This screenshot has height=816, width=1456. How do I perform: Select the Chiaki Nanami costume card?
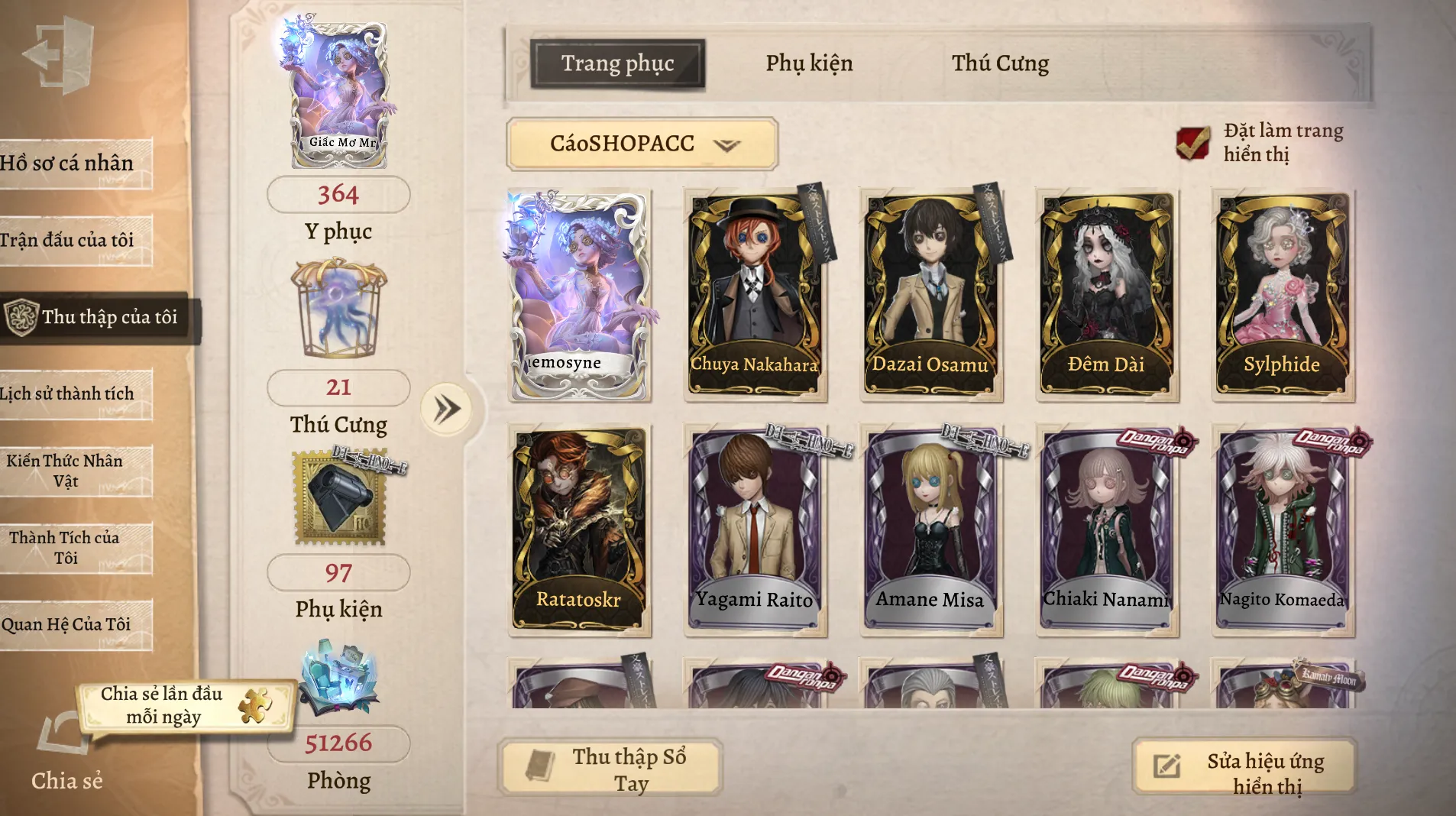pyautogui.click(x=1106, y=530)
